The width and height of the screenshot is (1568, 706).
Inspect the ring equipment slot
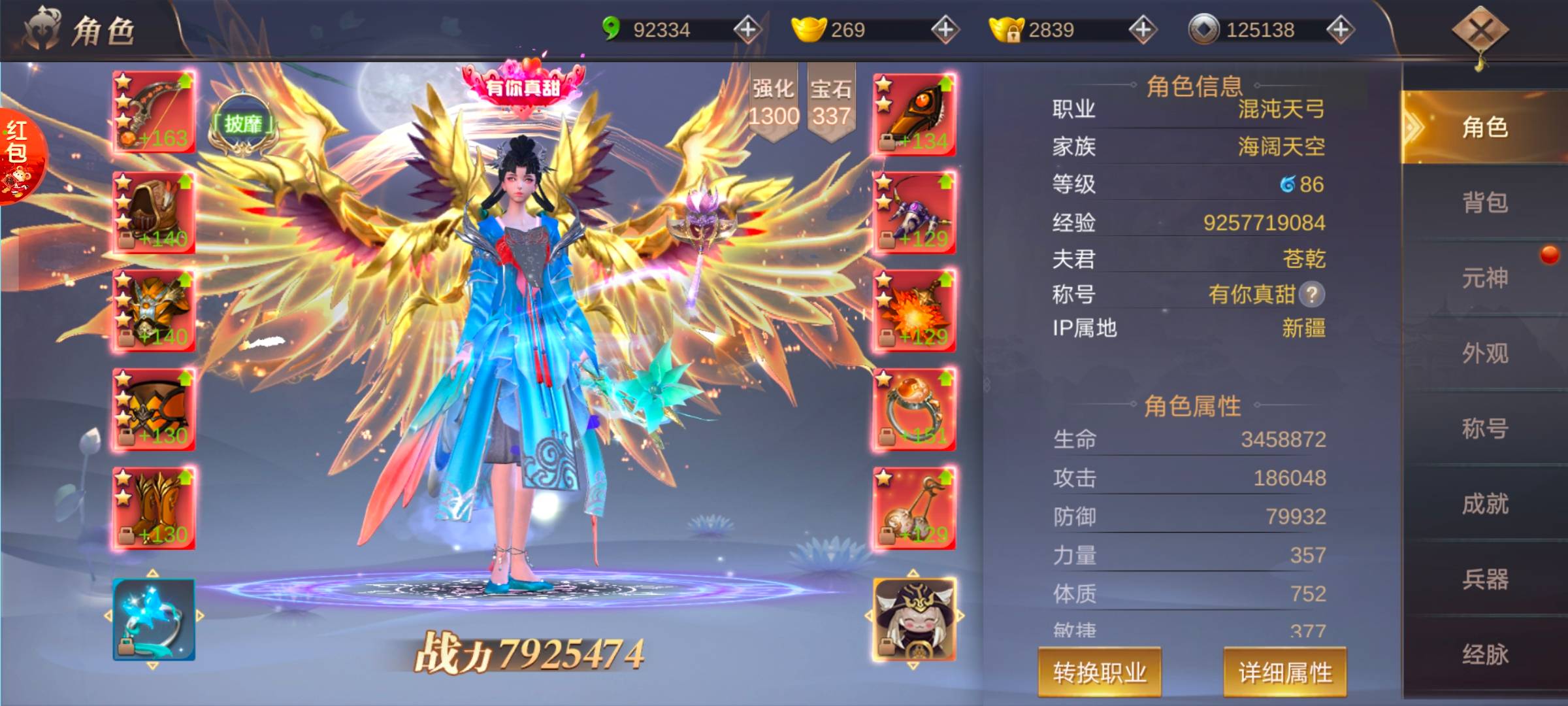point(915,410)
